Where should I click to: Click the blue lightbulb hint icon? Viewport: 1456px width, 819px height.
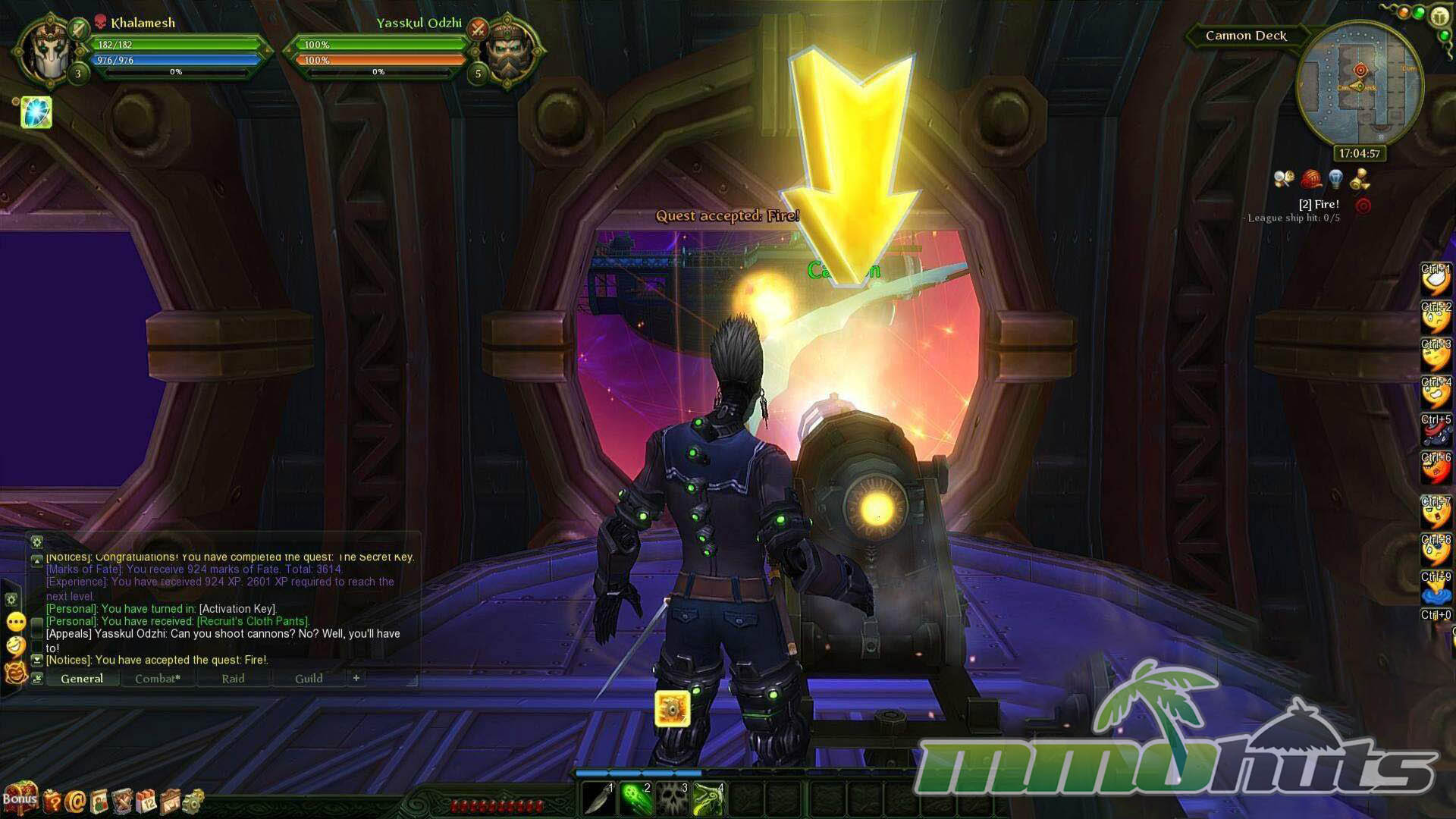point(1335,180)
